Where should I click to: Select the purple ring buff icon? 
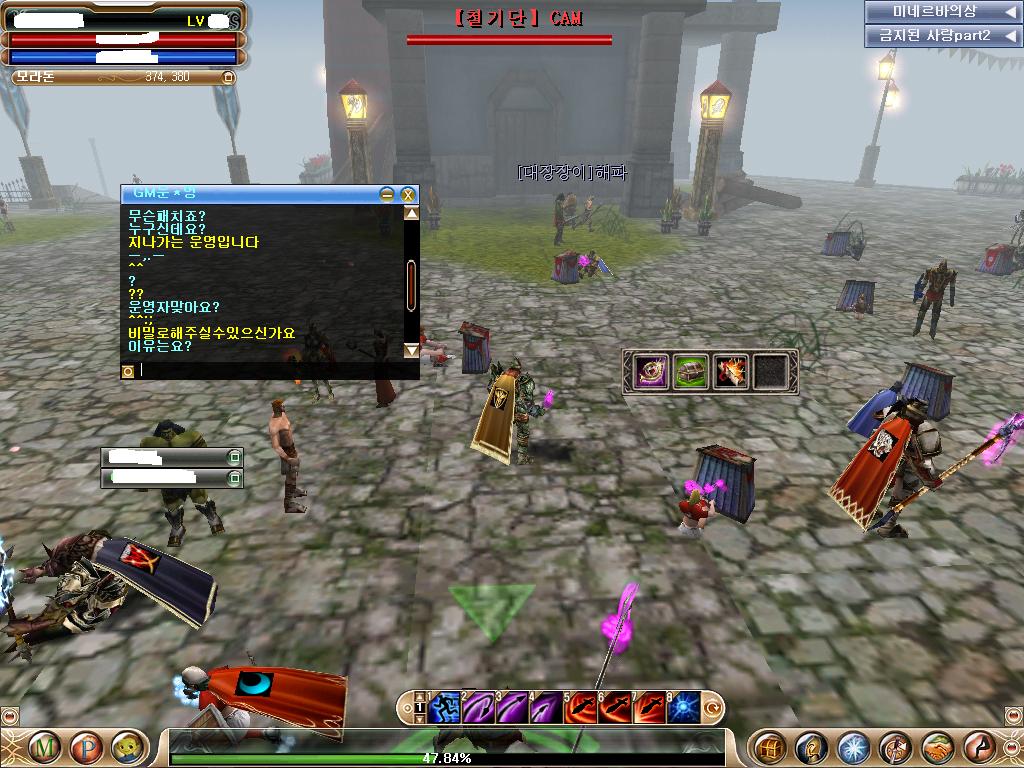click(x=650, y=371)
